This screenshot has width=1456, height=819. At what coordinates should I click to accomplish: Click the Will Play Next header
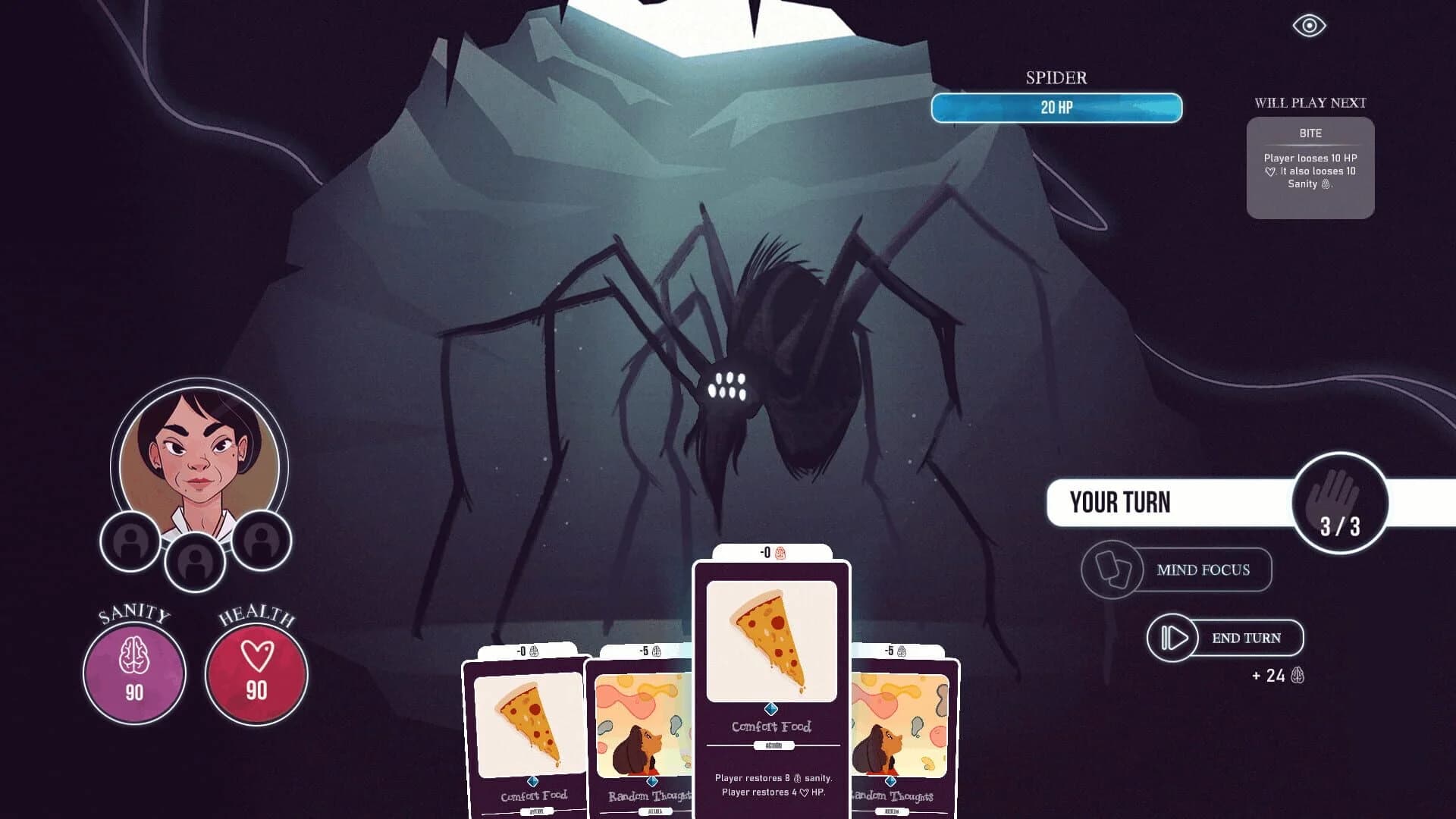coord(1310,103)
